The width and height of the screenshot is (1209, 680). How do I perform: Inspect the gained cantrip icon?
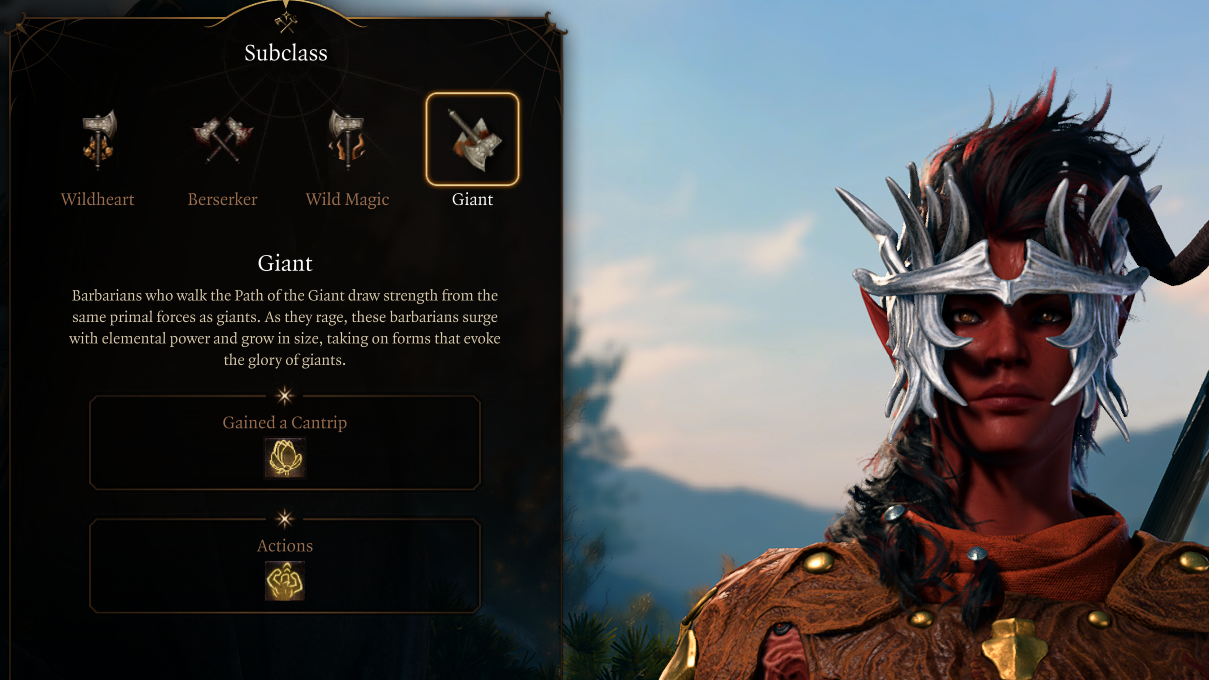tap(285, 458)
